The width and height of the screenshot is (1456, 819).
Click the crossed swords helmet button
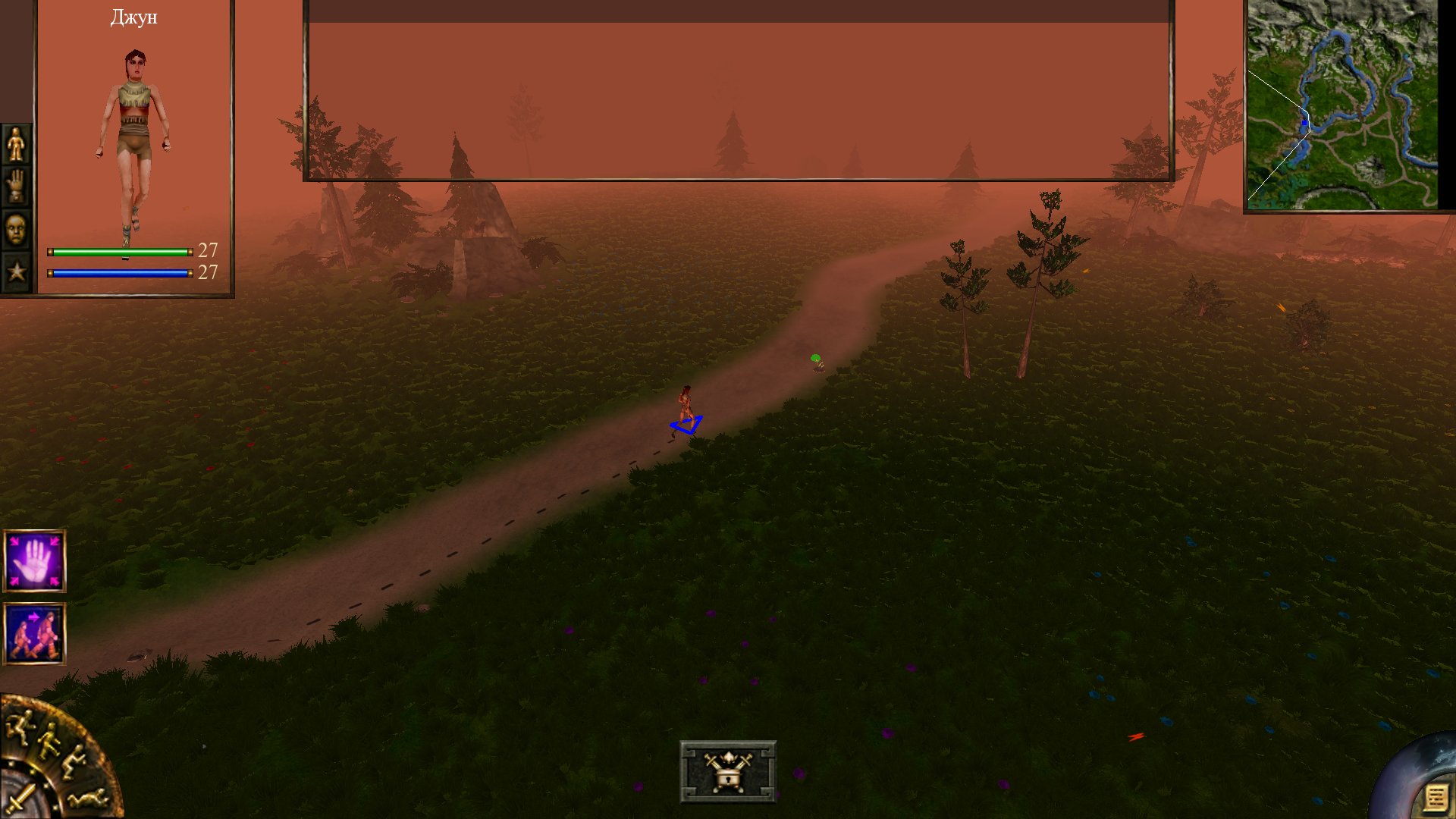tap(728, 771)
